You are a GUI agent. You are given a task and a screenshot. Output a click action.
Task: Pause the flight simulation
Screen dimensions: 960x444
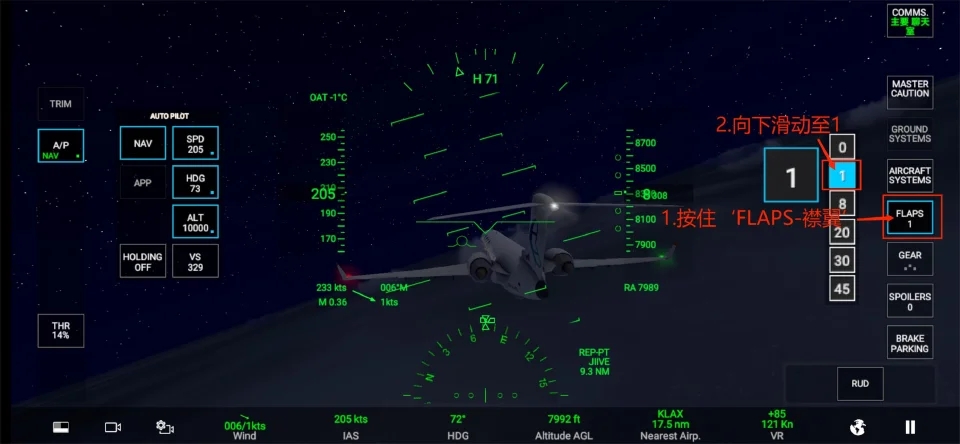(x=910, y=427)
